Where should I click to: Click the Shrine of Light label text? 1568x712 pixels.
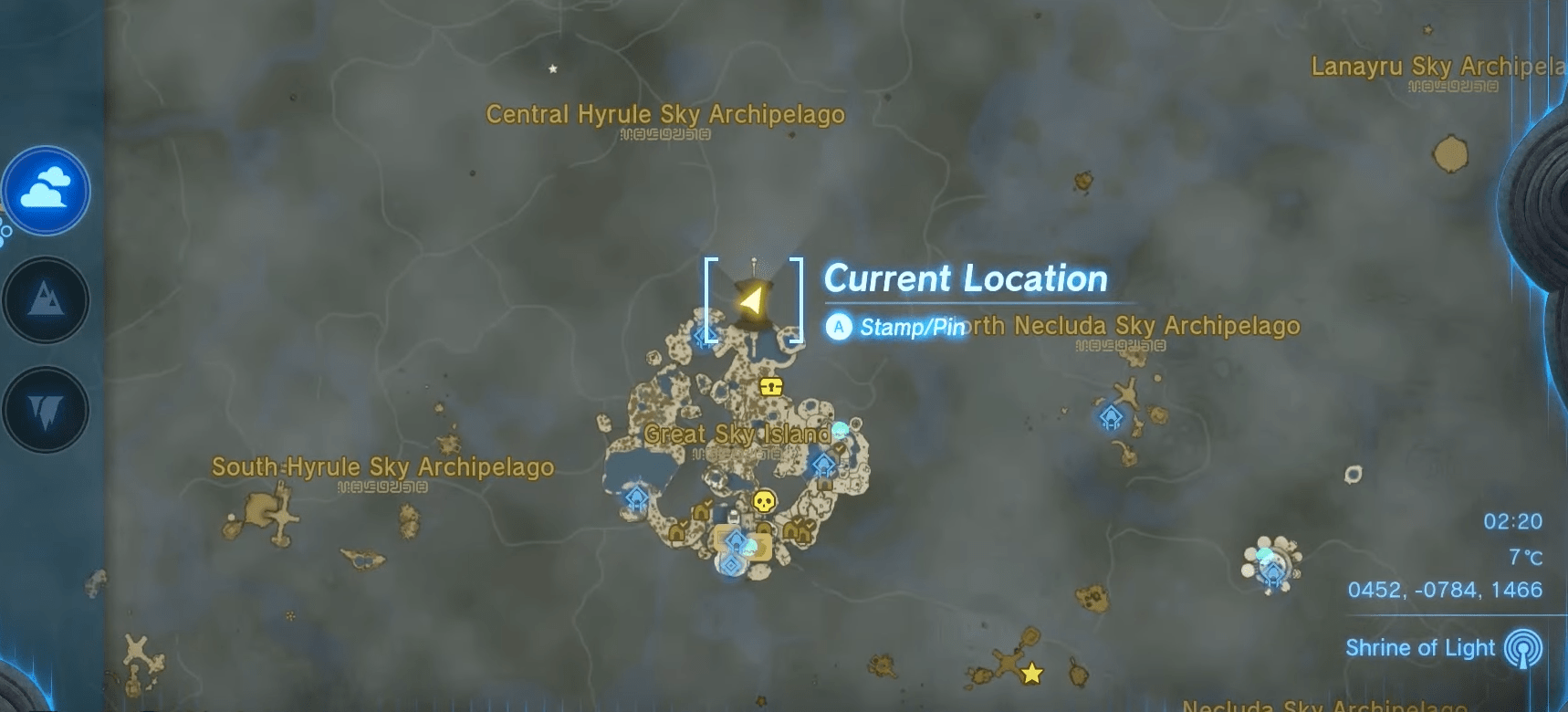point(1419,648)
